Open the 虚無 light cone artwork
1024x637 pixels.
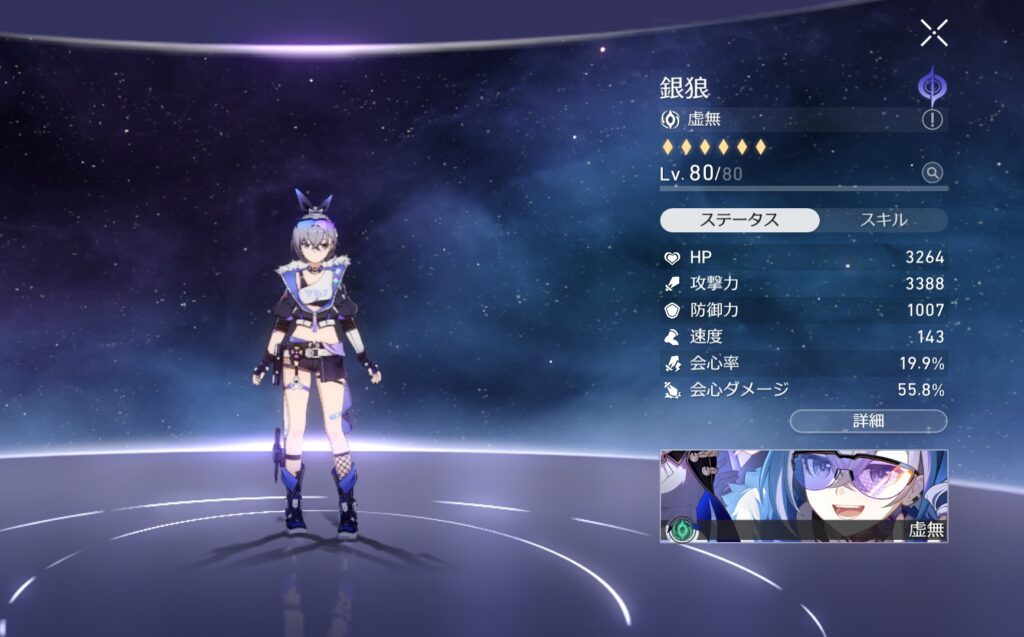pyautogui.click(x=804, y=496)
